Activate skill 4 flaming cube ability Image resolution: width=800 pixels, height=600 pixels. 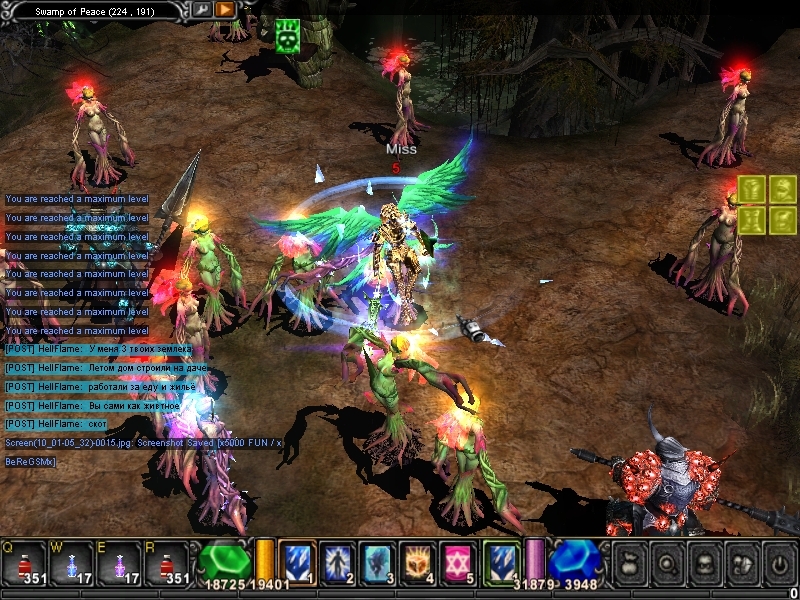tap(418, 562)
